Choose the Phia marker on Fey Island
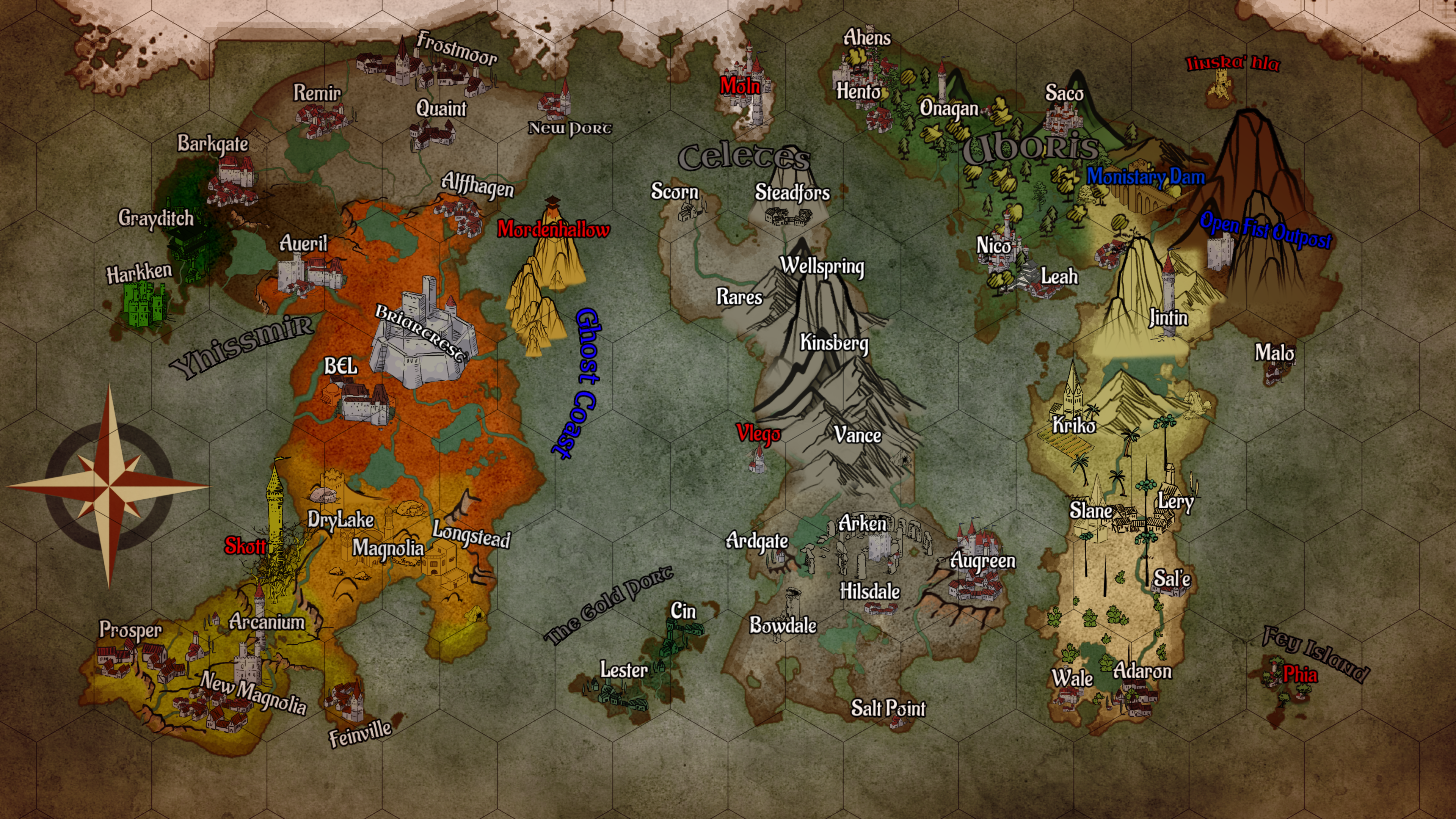 1299,674
